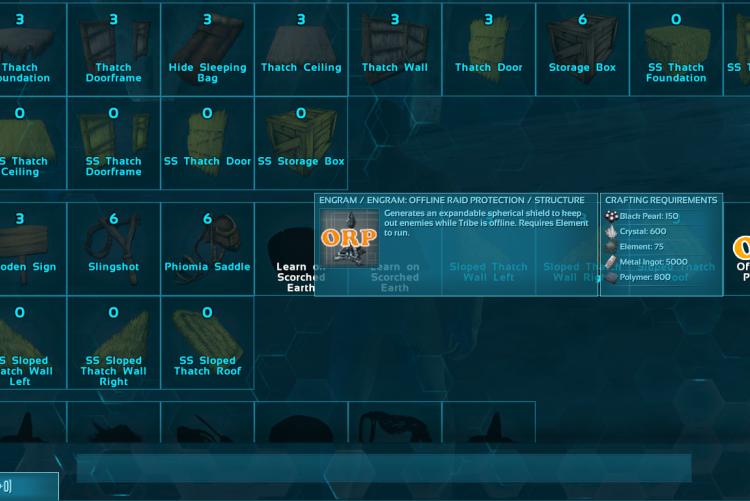
Task: Click the search bar at the bottom
Action: tap(383, 467)
